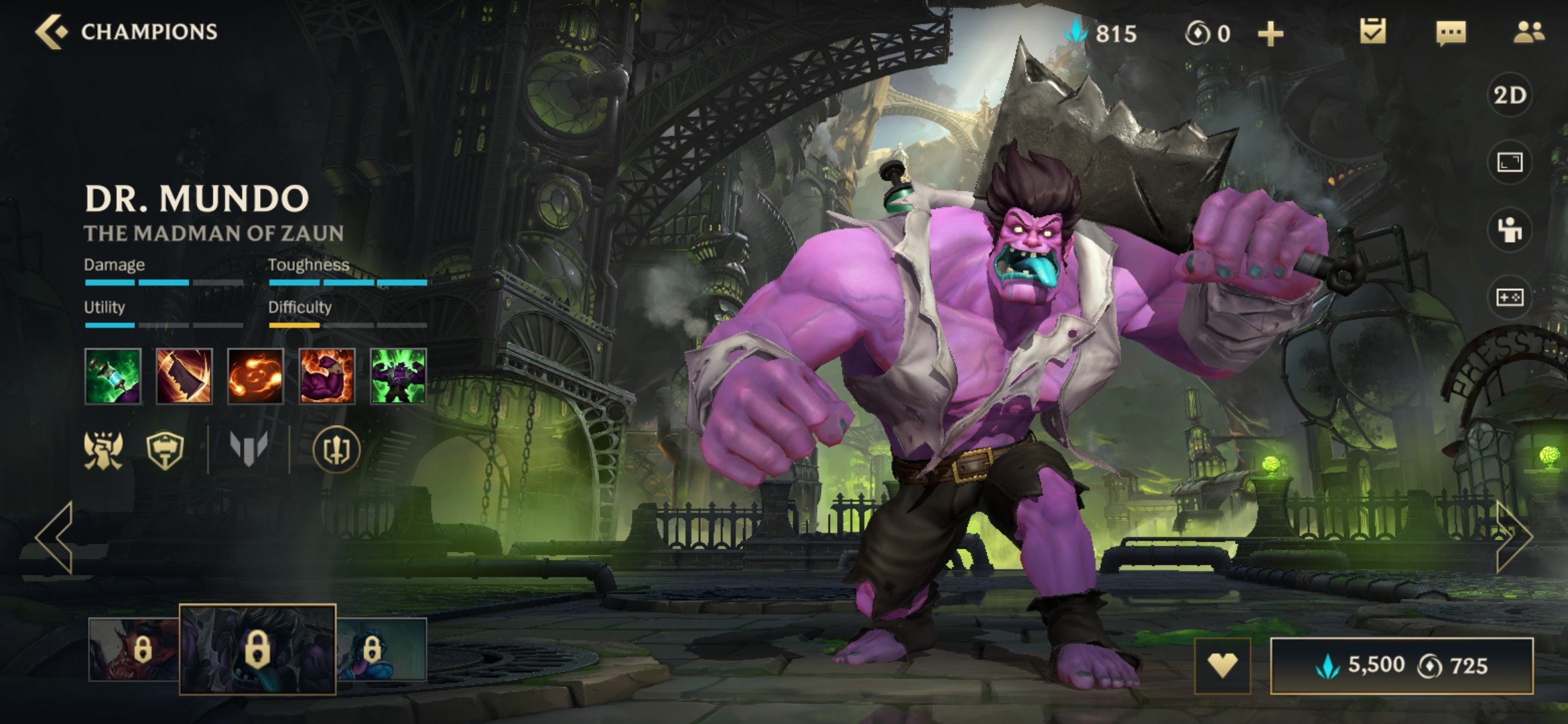Show the next champion with right arrow
This screenshot has width=1568, height=724.
[1514, 535]
